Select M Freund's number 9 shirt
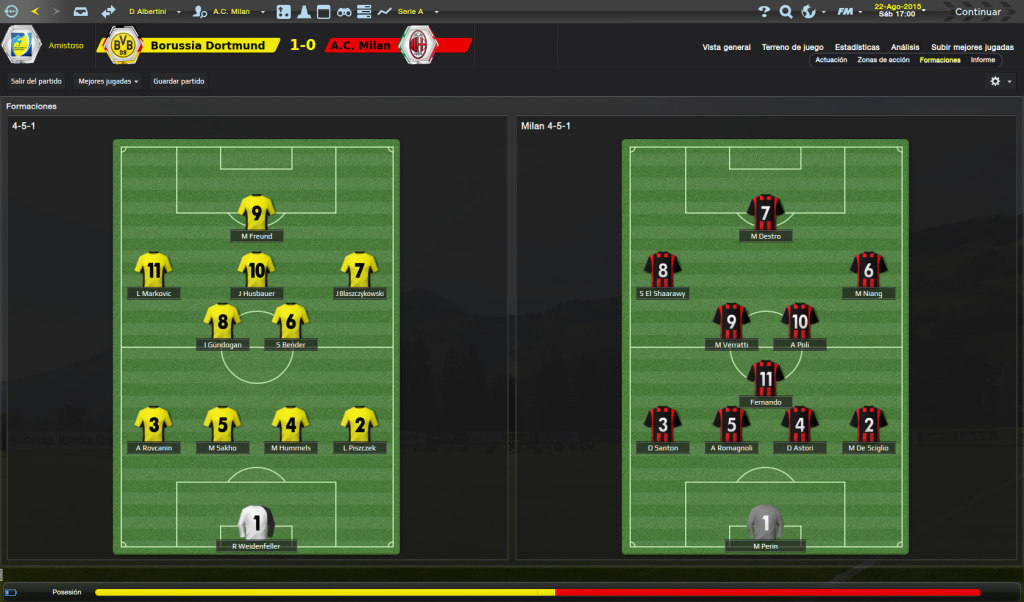The height and width of the screenshot is (602, 1024). [x=257, y=212]
